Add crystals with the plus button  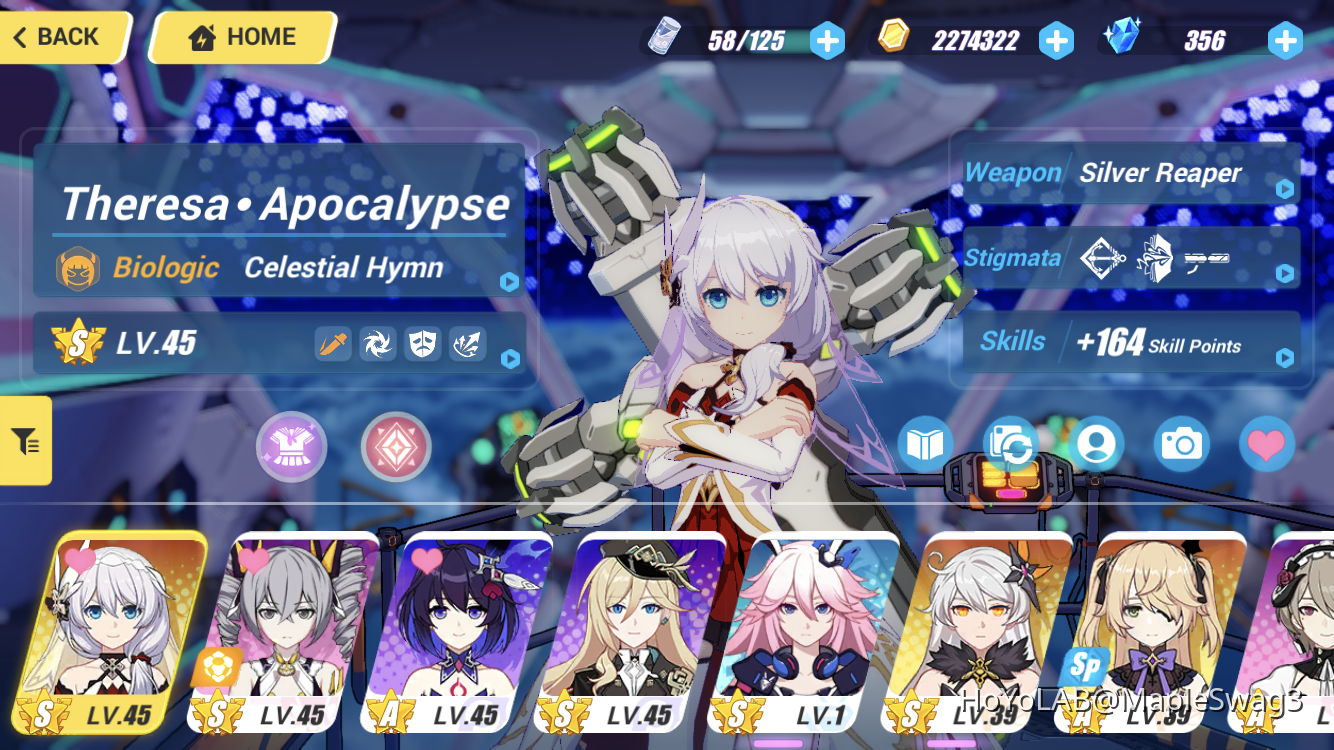tap(1285, 41)
